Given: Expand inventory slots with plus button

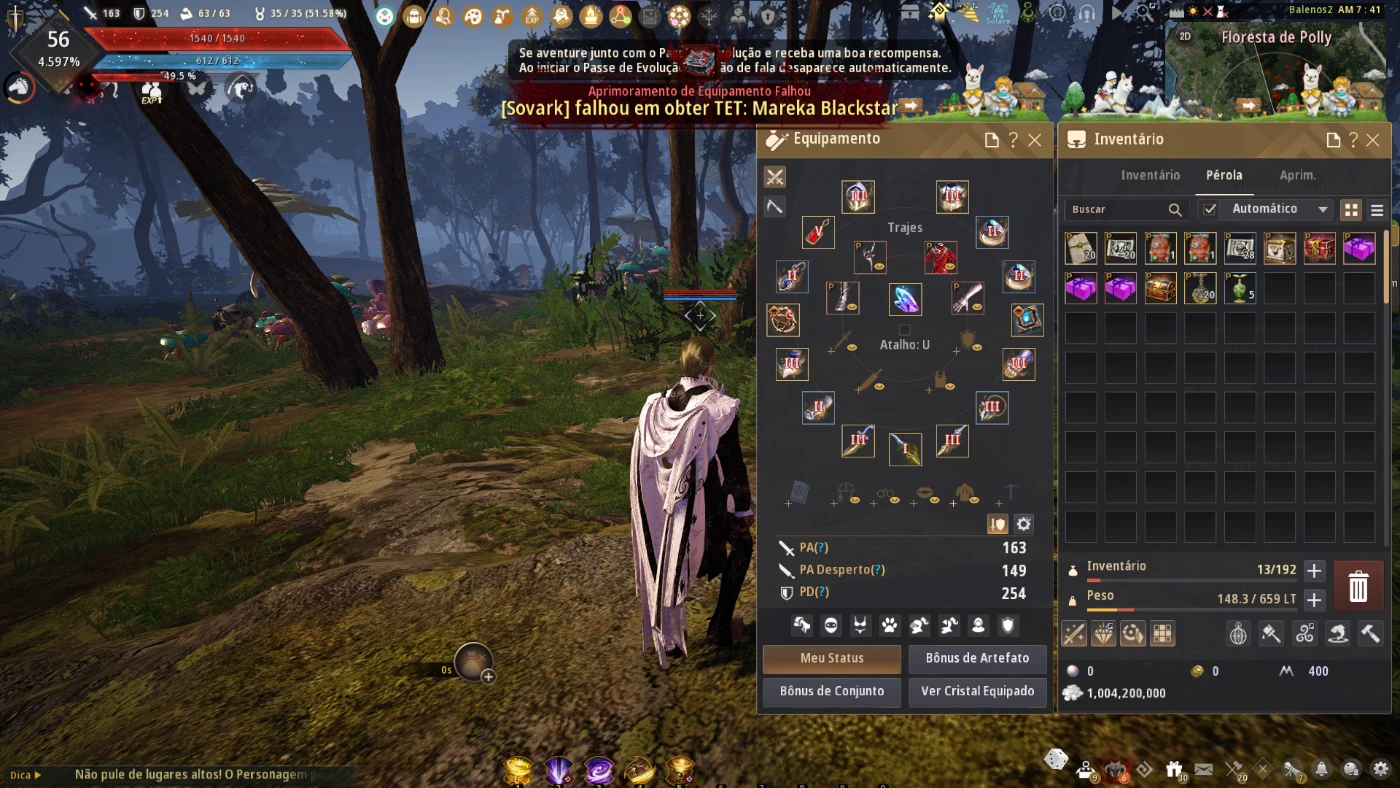Looking at the screenshot, I should pos(1314,571).
